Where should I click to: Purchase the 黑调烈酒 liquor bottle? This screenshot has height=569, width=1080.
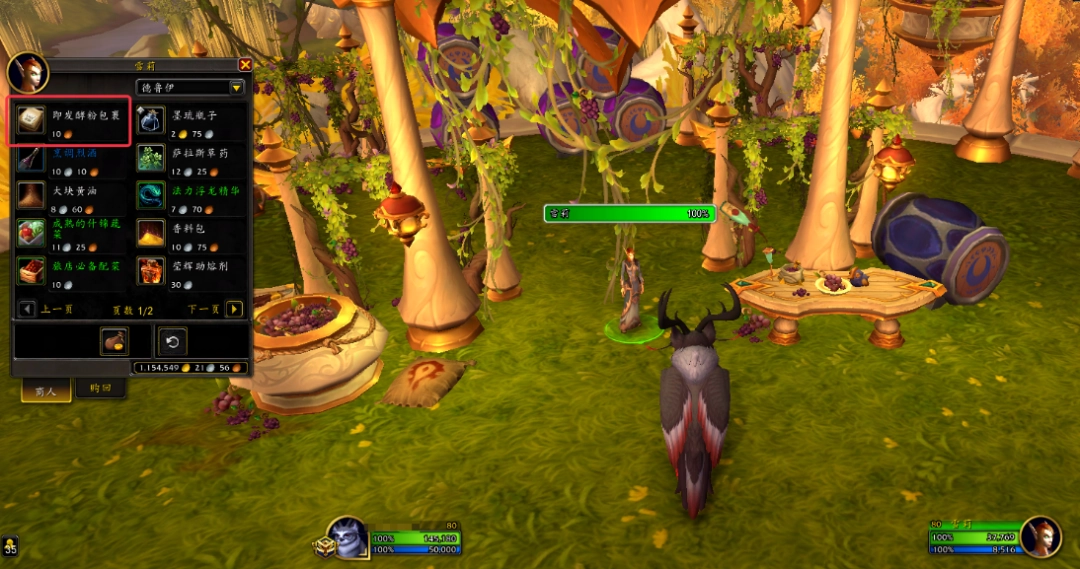[31, 159]
